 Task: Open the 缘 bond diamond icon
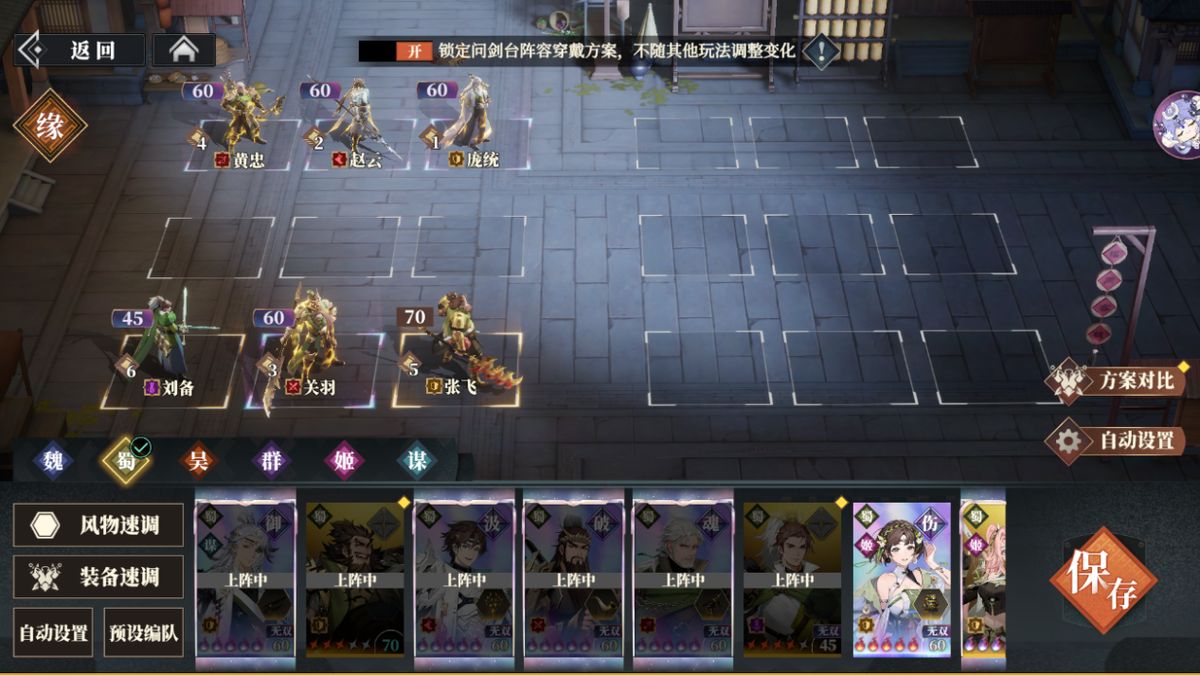pos(50,125)
